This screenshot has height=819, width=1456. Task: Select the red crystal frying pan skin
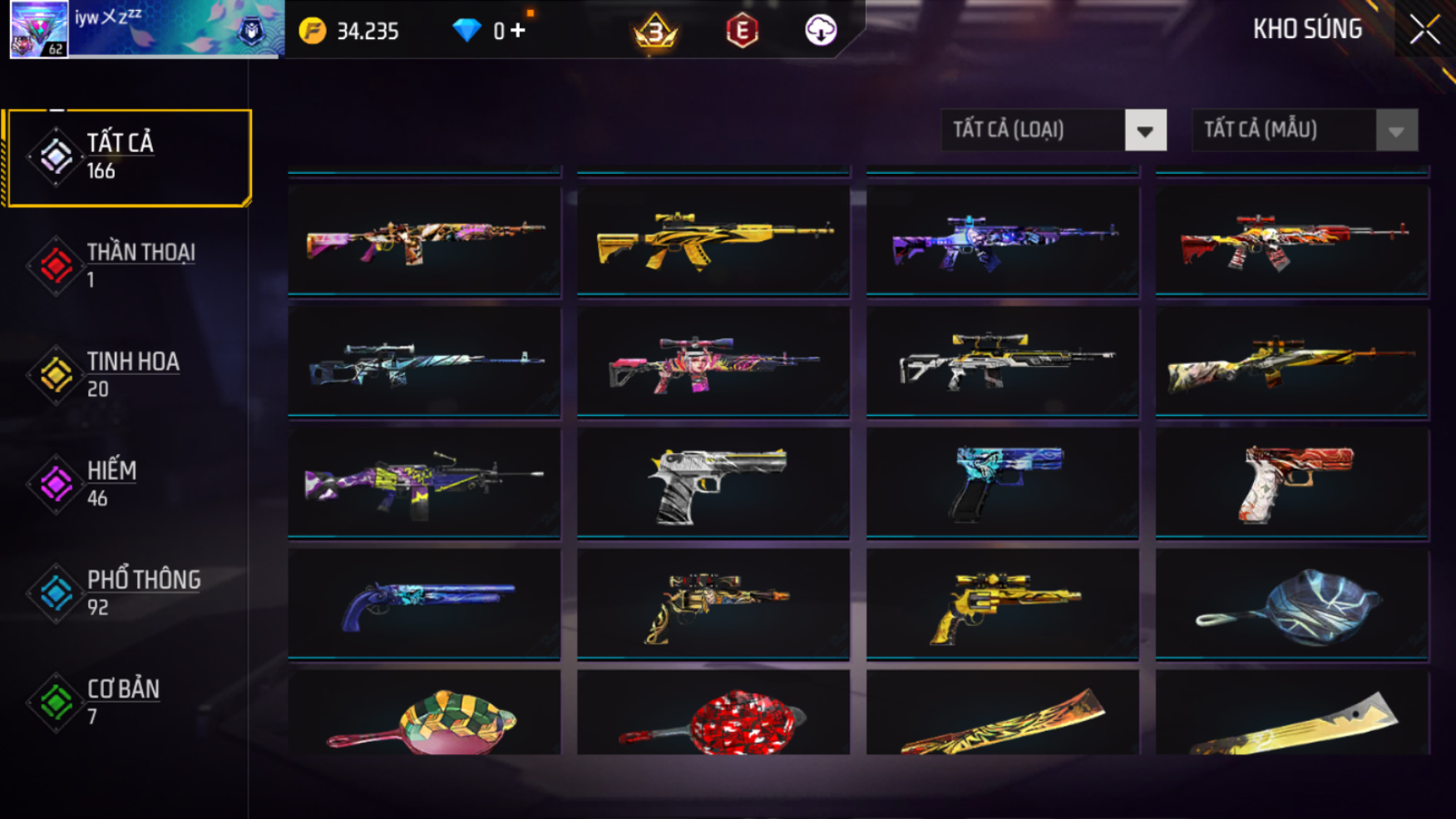tap(713, 717)
